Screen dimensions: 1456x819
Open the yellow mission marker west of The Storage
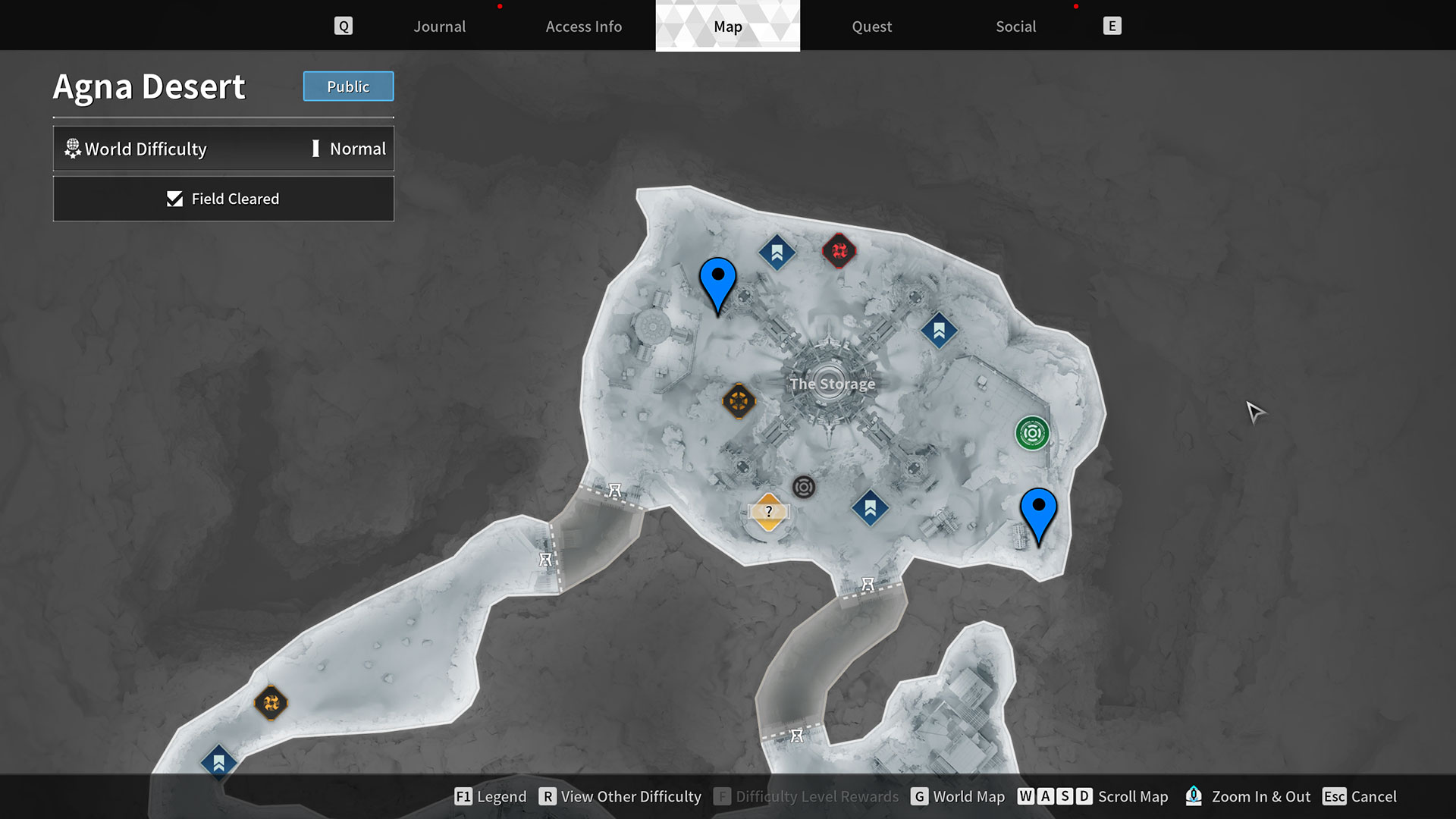[739, 401]
